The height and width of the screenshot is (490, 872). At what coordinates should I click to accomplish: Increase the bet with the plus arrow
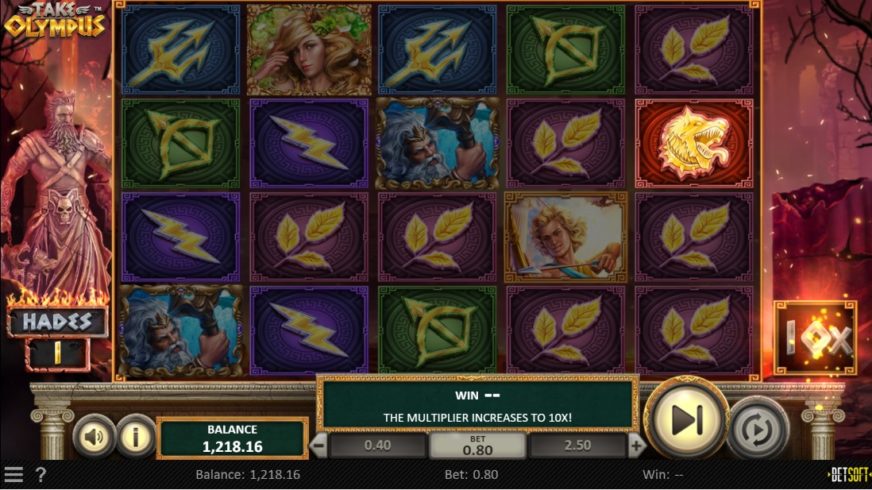tap(637, 445)
